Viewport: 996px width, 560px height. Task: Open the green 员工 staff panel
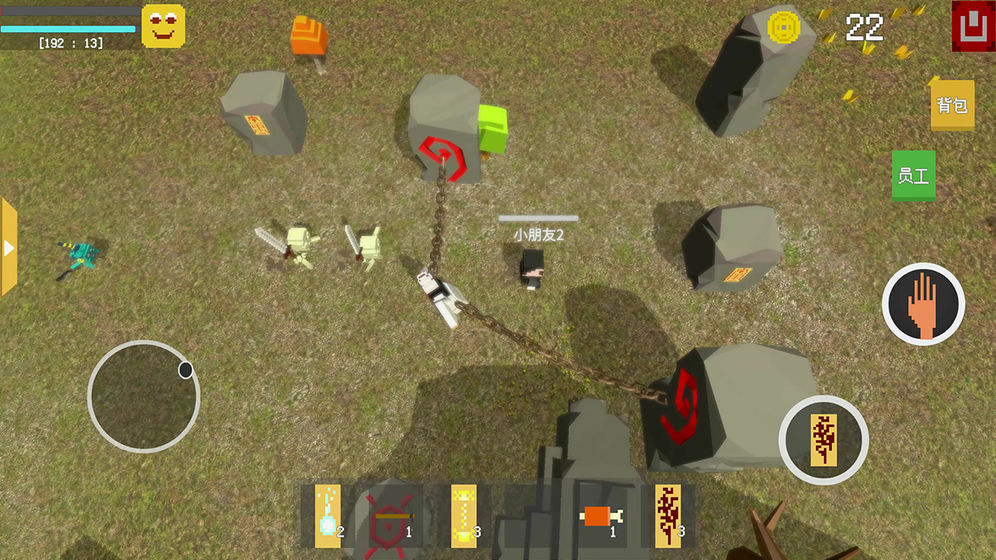point(913,176)
